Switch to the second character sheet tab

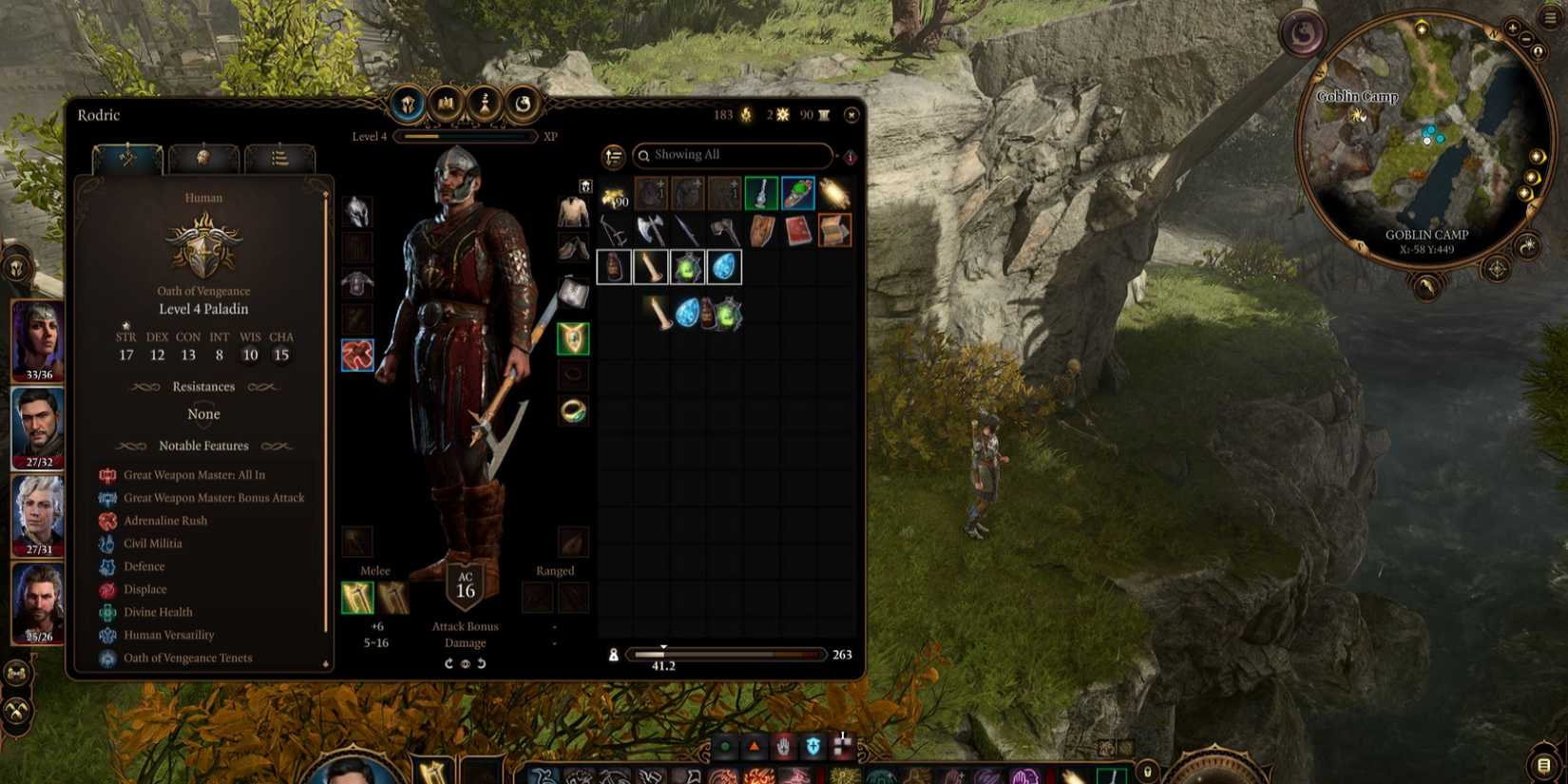[204, 159]
